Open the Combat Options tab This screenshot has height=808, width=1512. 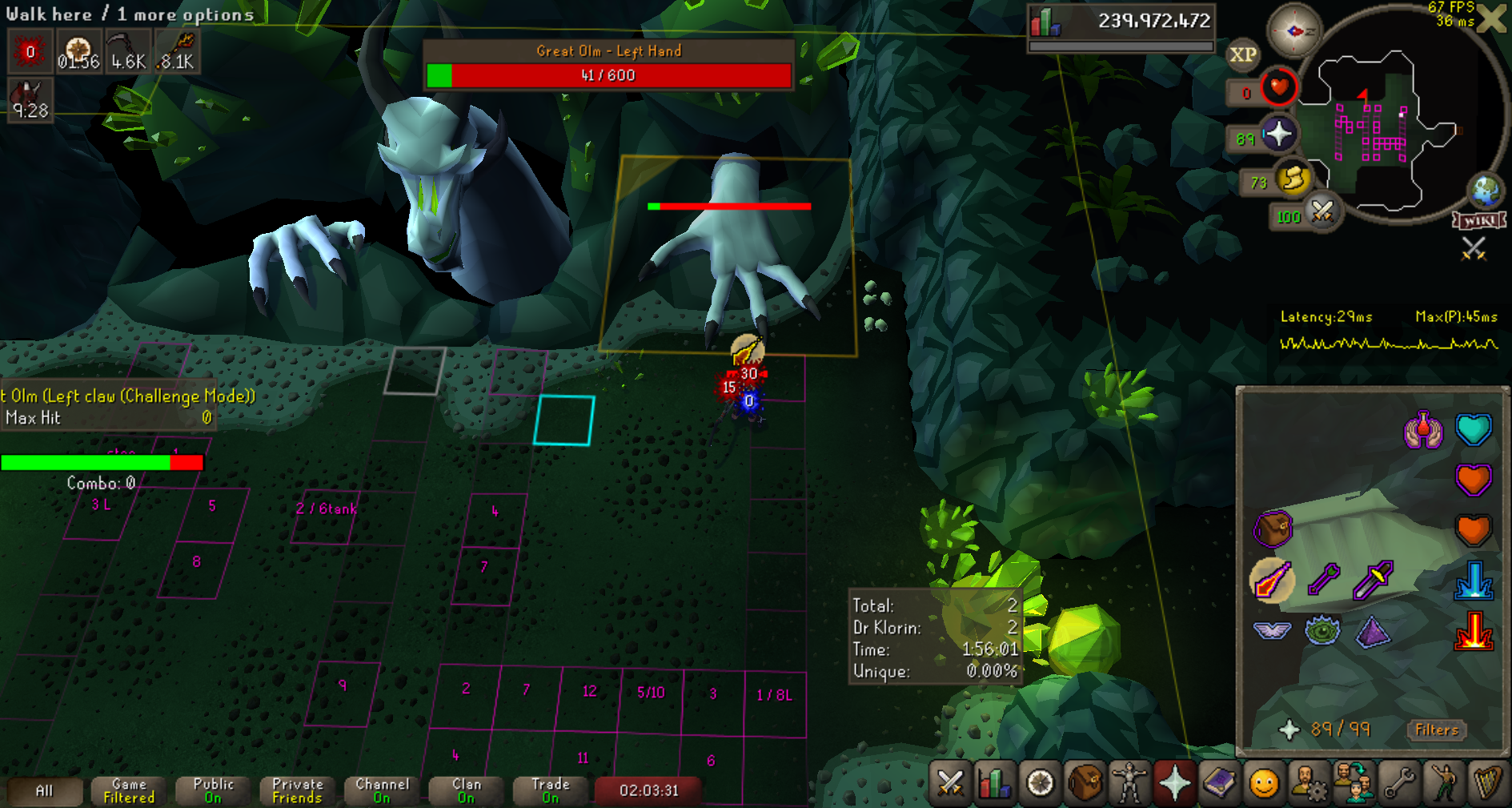pyautogui.click(x=950, y=782)
